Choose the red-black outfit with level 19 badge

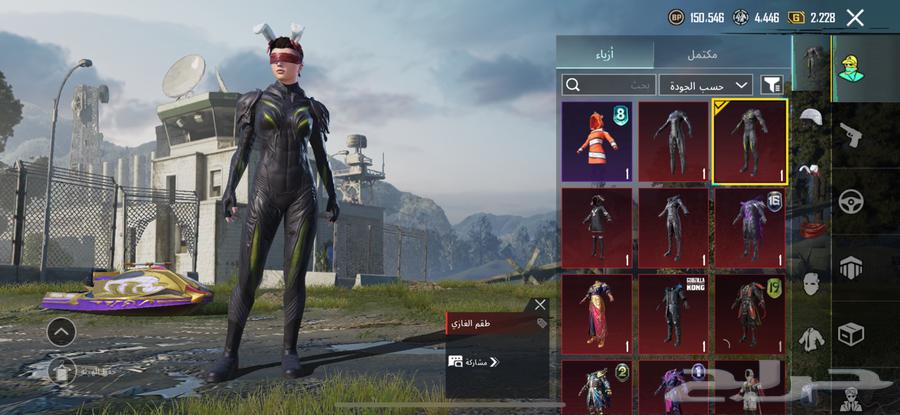pos(749,314)
